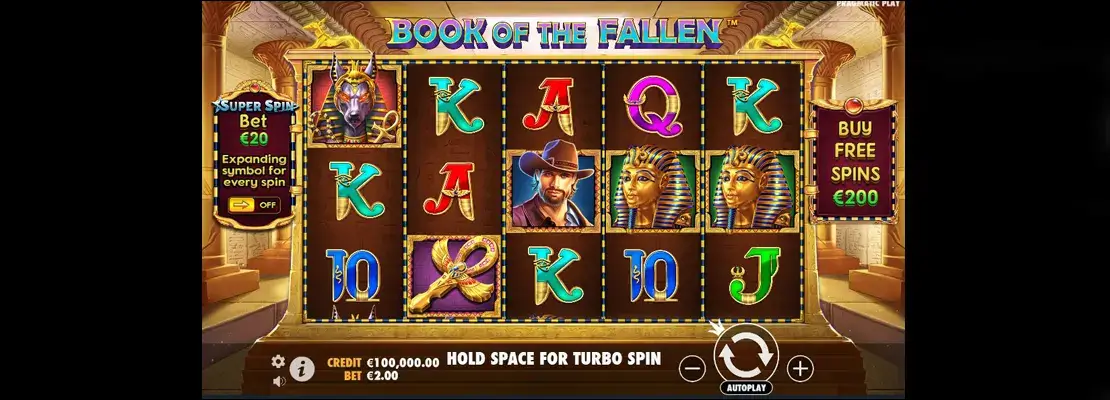Open the Autoplay options
Screen dimensions: 1110x400
(745, 387)
